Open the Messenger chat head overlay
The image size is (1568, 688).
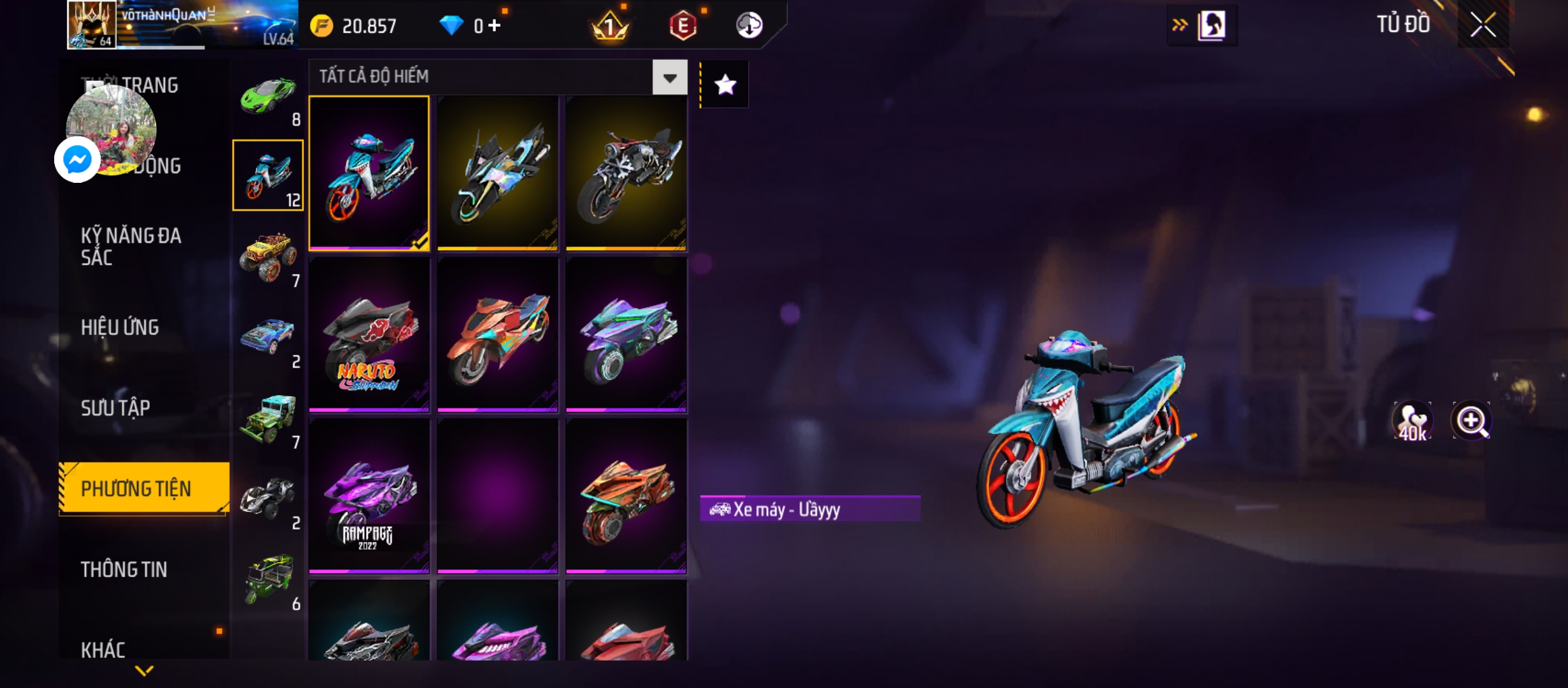[x=77, y=159]
